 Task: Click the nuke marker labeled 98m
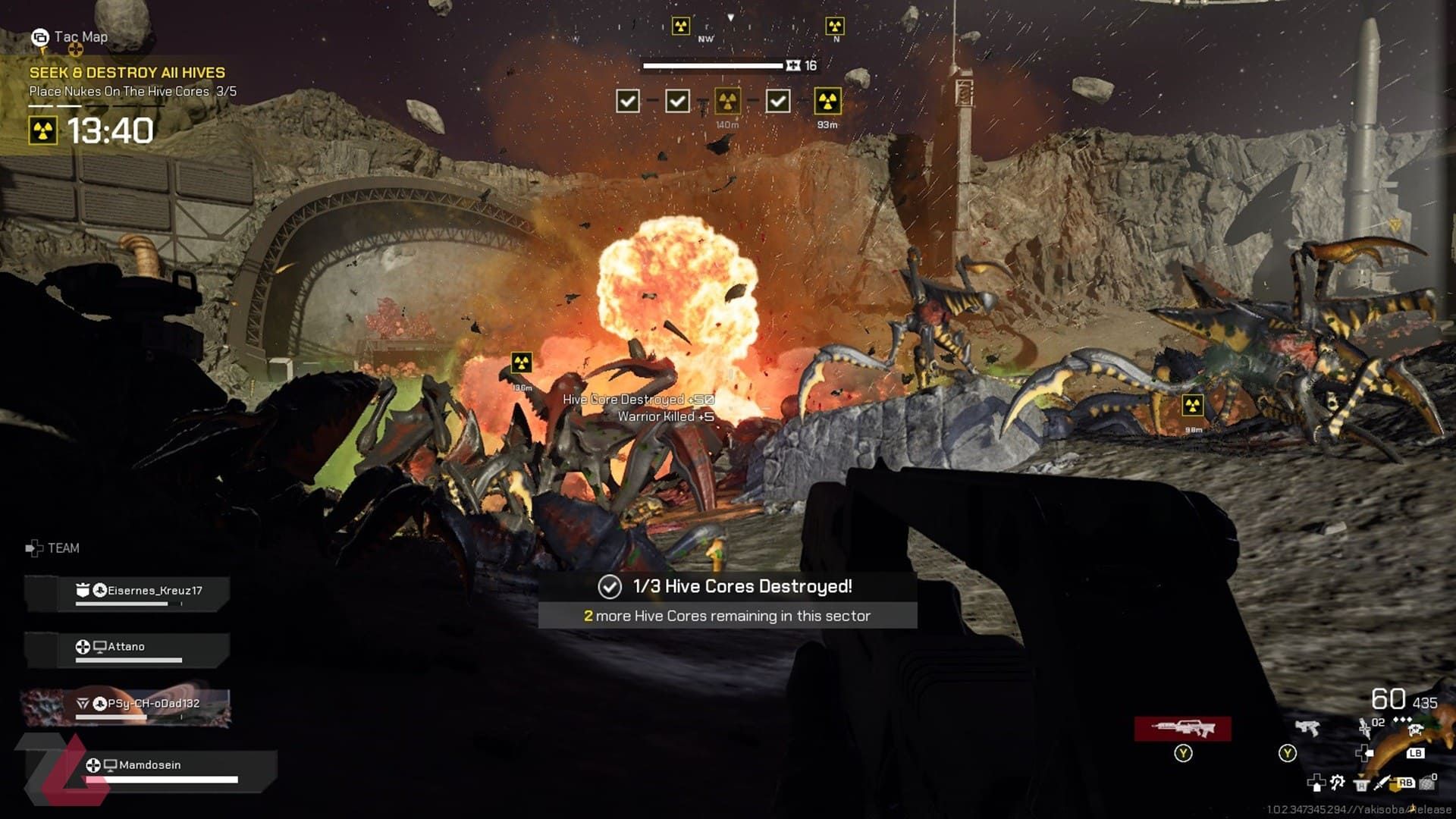1192,406
